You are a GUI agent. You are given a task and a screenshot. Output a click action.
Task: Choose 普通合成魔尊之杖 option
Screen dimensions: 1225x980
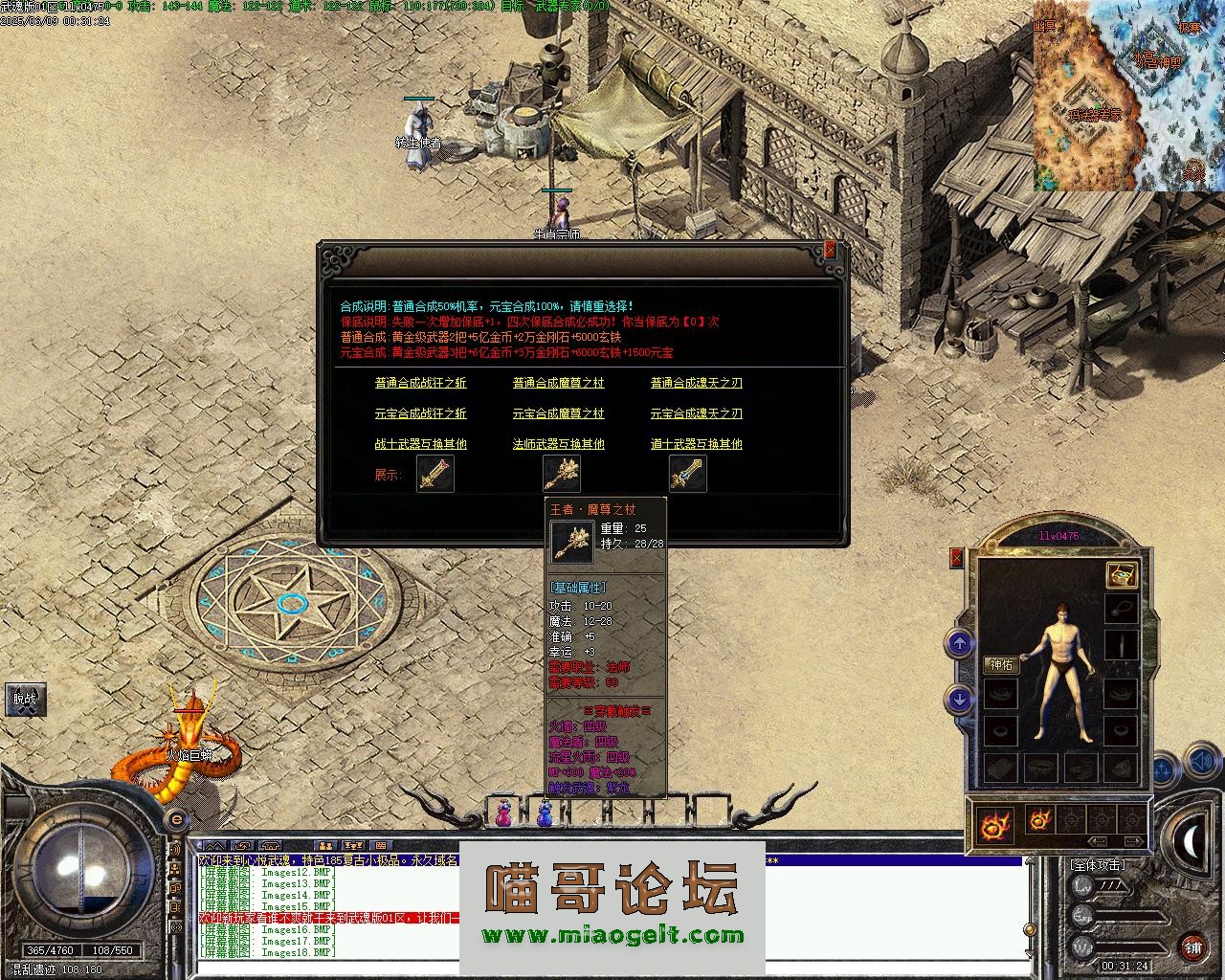558,383
